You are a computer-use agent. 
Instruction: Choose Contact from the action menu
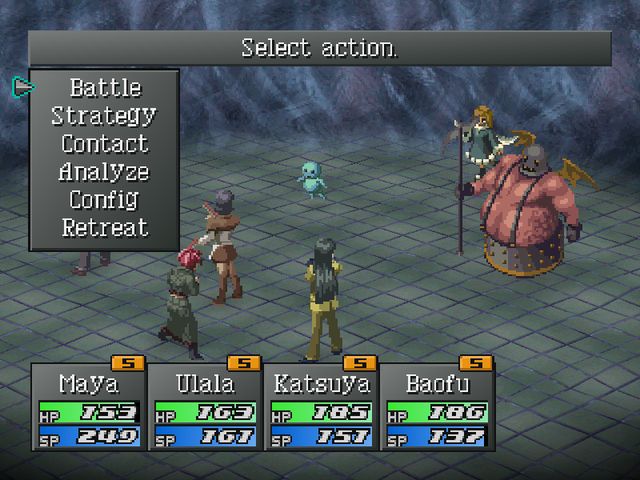(104, 144)
